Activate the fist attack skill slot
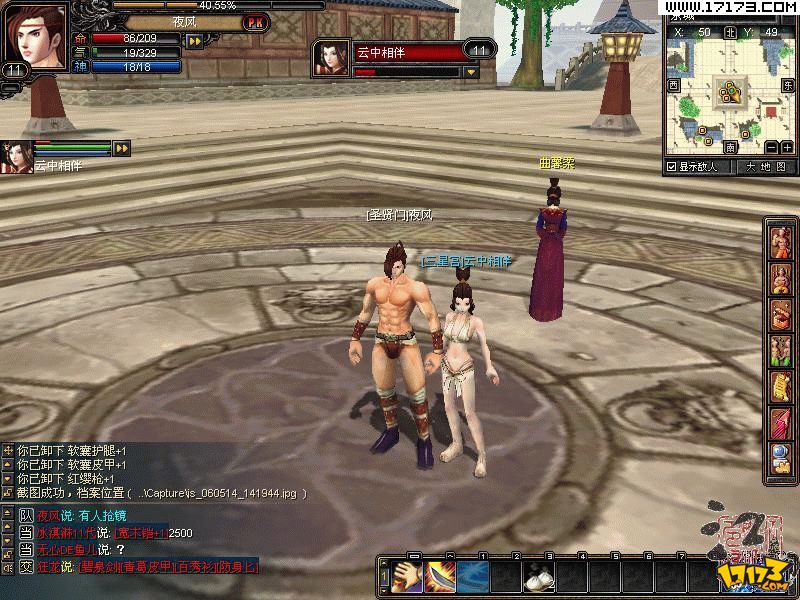The height and width of the screenshot is (600, 800). 407,577
